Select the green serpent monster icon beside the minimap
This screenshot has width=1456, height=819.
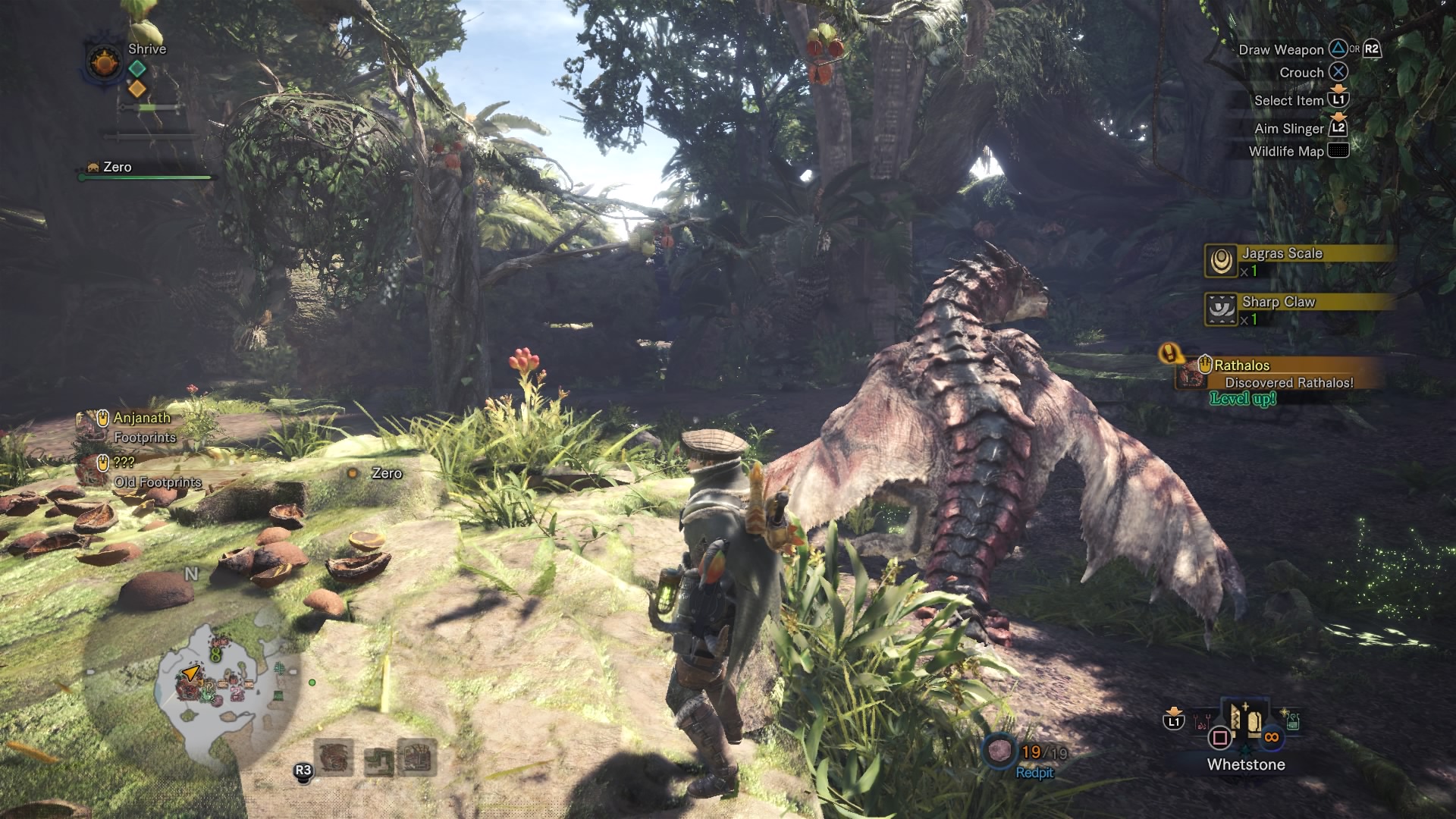[378, 759]
